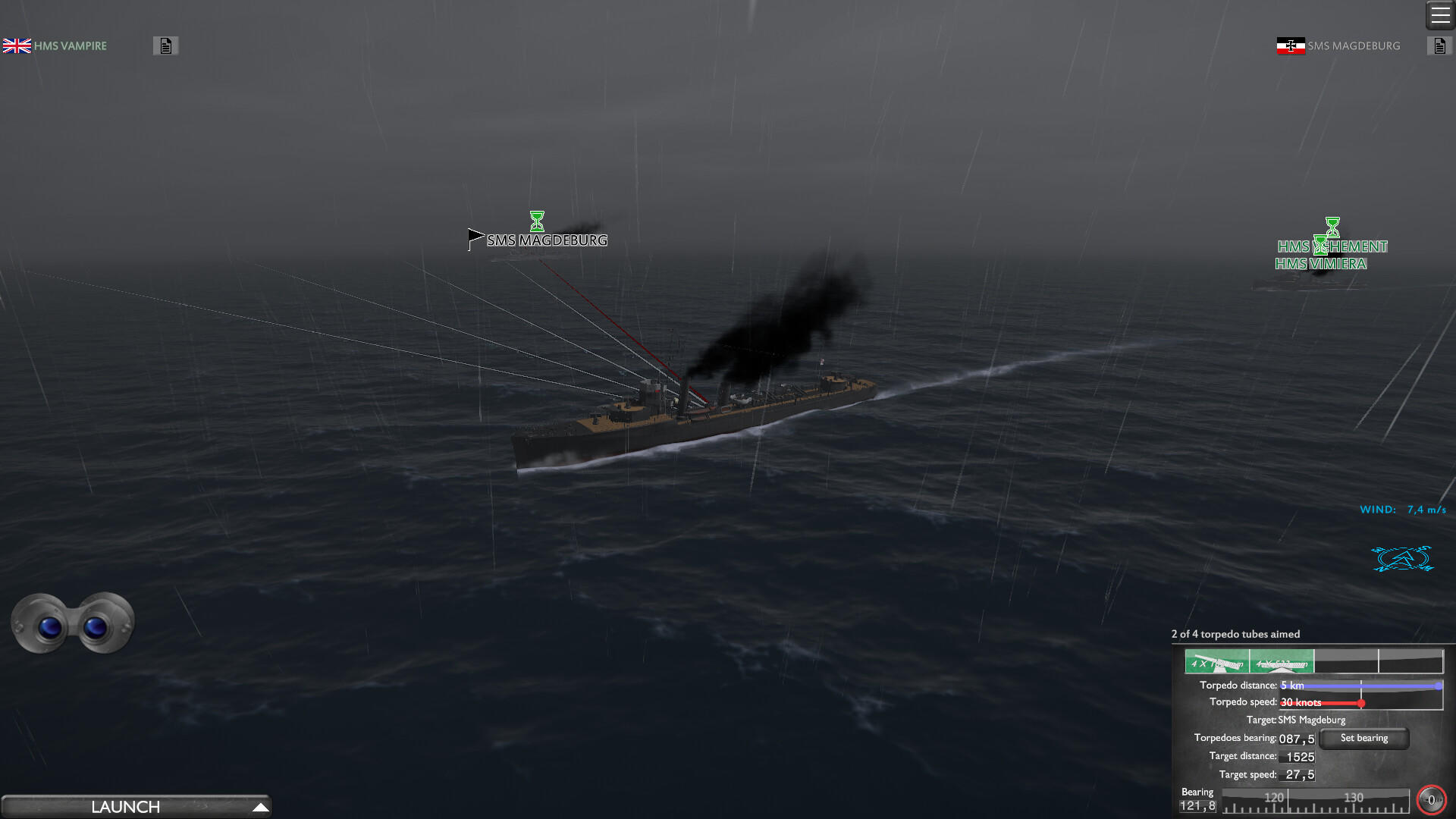The image size is (1456, 819).
Task: Click the German ensign beside SMS Magdeburg
Action: pyautogui.click(x=1289, y=45)
